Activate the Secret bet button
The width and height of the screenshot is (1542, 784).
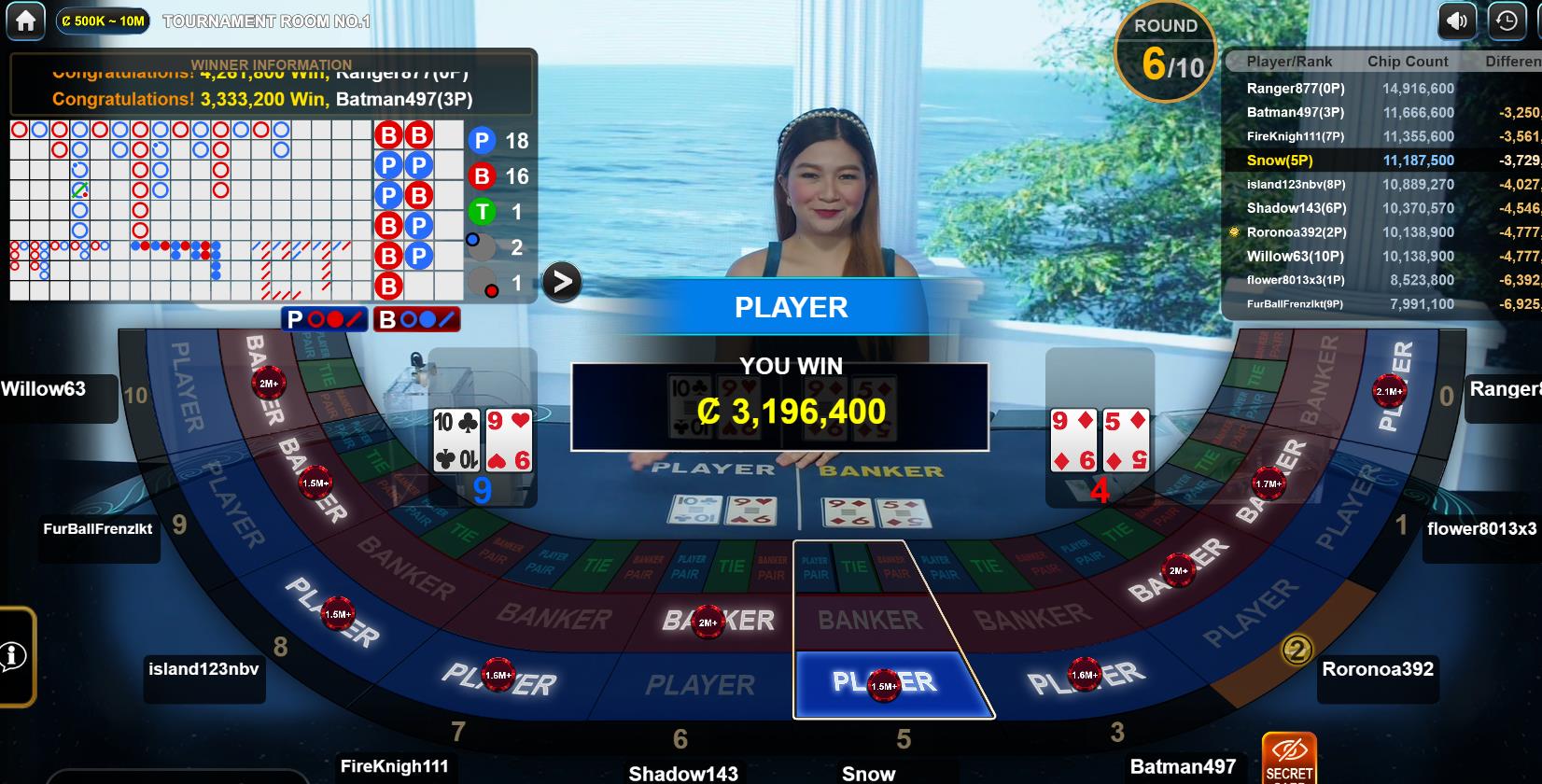[1289, 758]
